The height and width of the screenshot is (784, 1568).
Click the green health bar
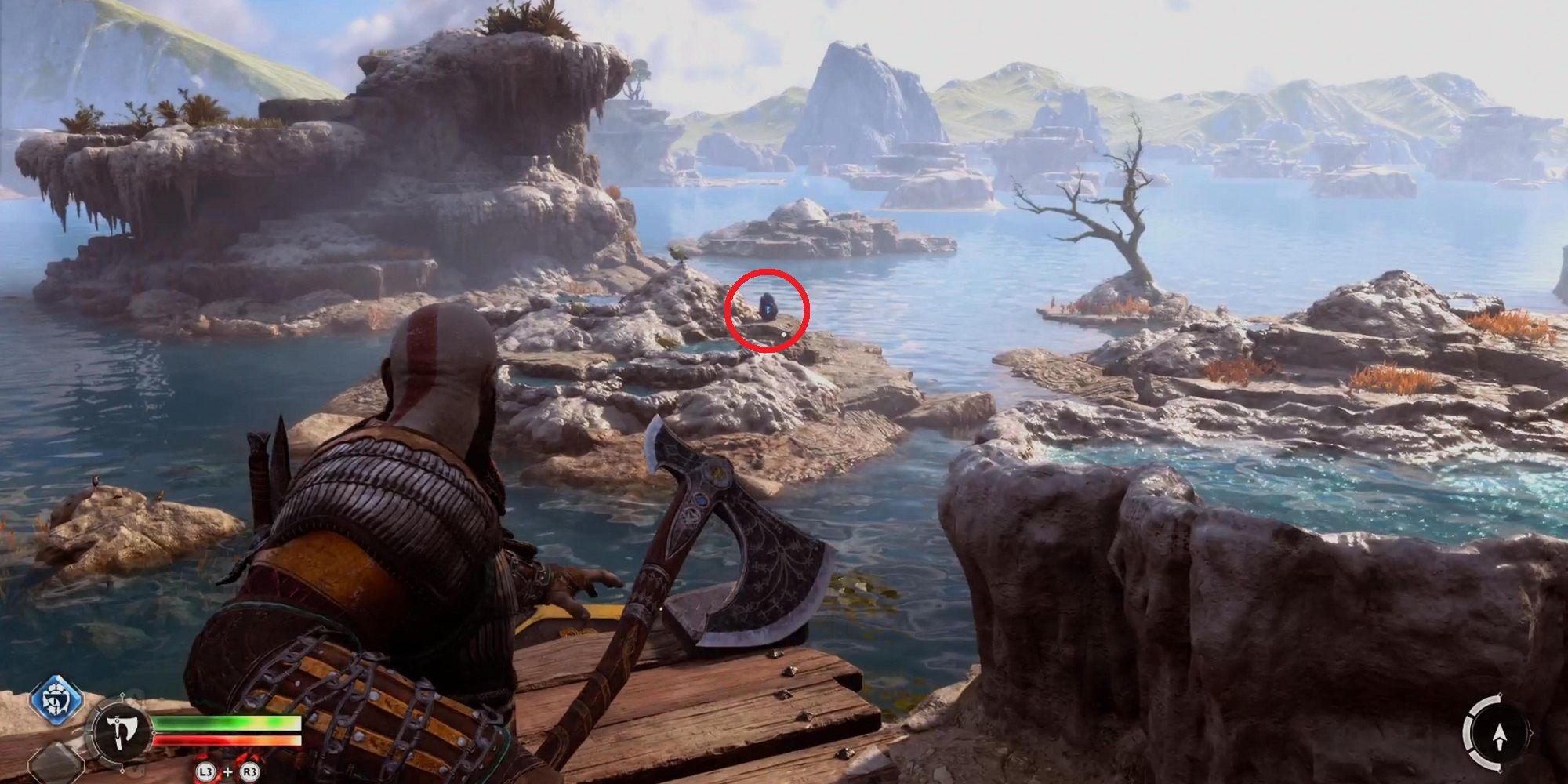click(227, 721)
